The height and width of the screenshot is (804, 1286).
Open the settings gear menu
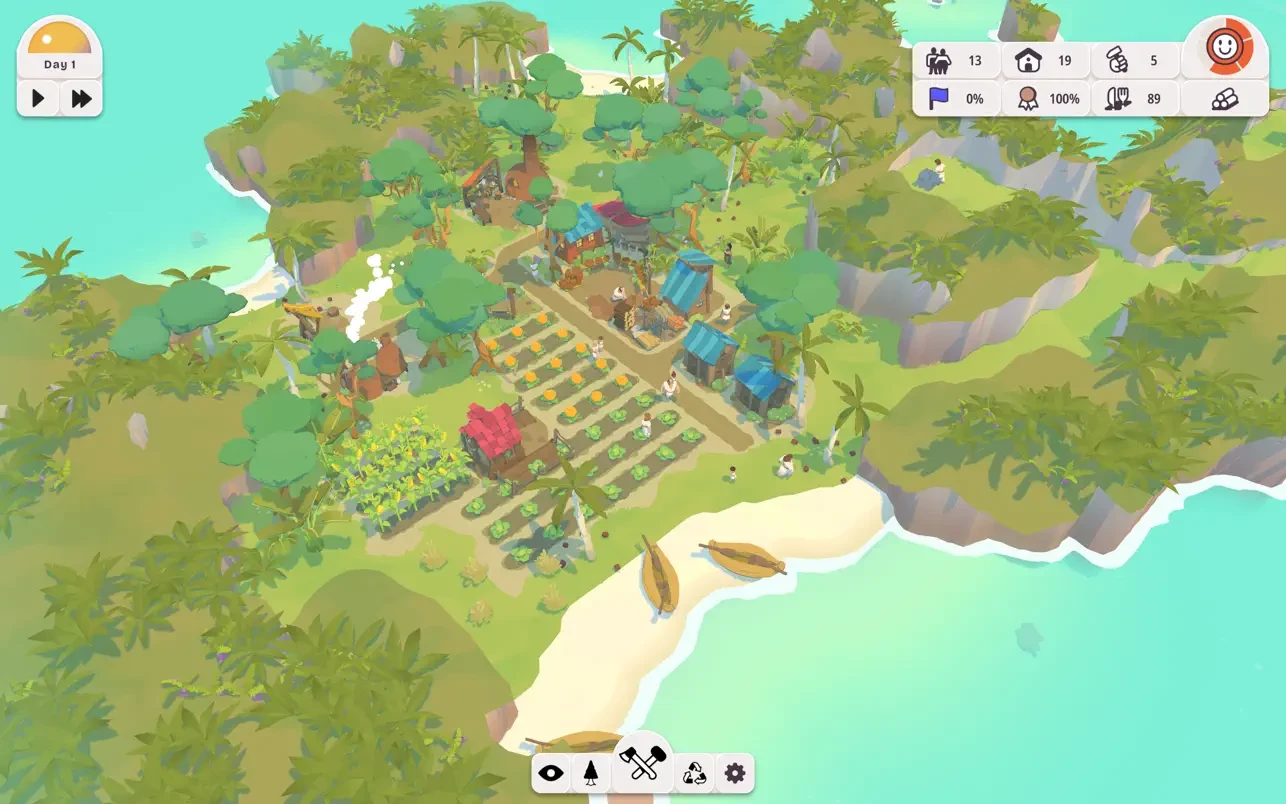tap(734, 772)
